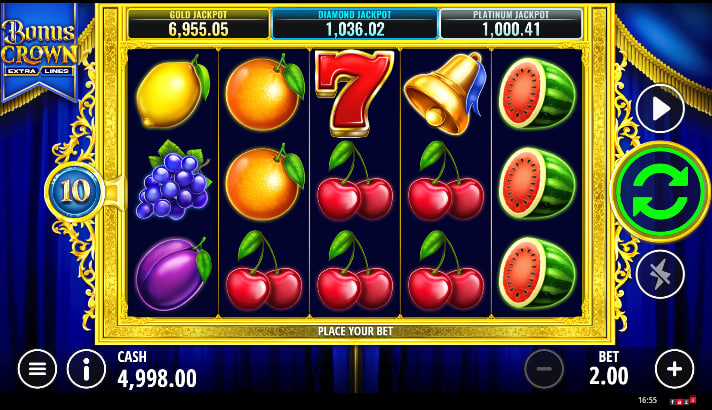Screen dimensions: 712x410
Task: Show the game info paytable
Action: click(87, 369)
